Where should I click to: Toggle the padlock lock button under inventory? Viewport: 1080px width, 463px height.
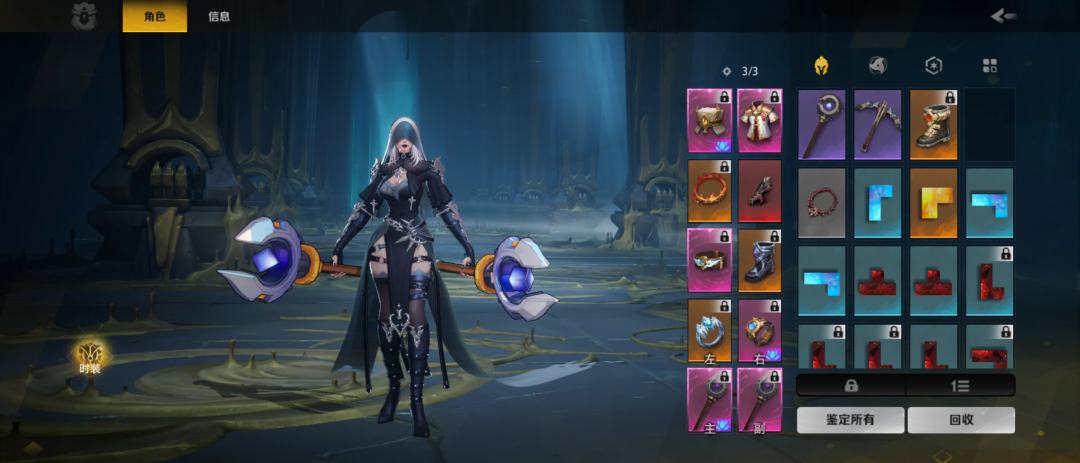851,385
